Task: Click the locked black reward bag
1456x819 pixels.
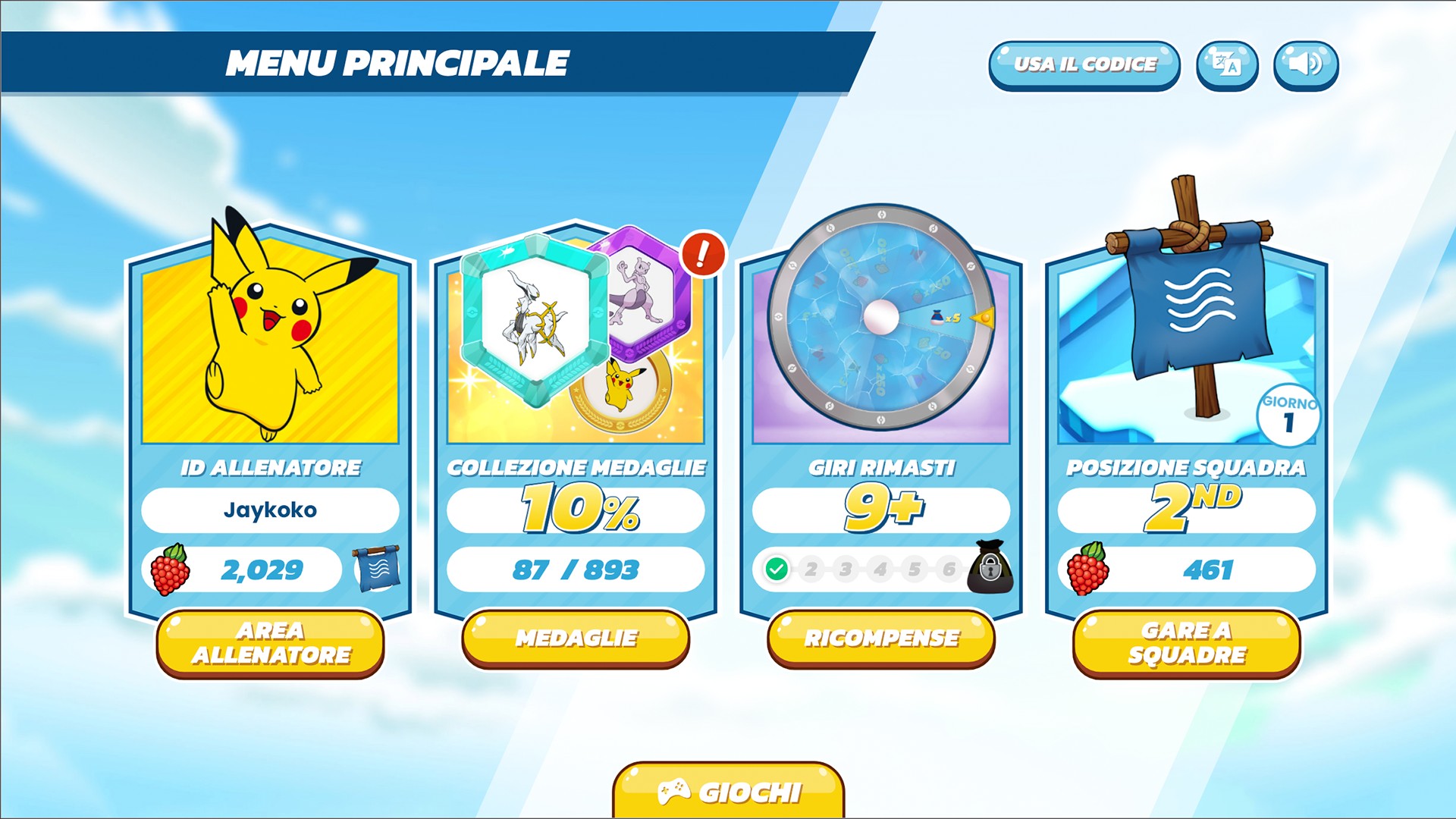Action: (990, 567)
